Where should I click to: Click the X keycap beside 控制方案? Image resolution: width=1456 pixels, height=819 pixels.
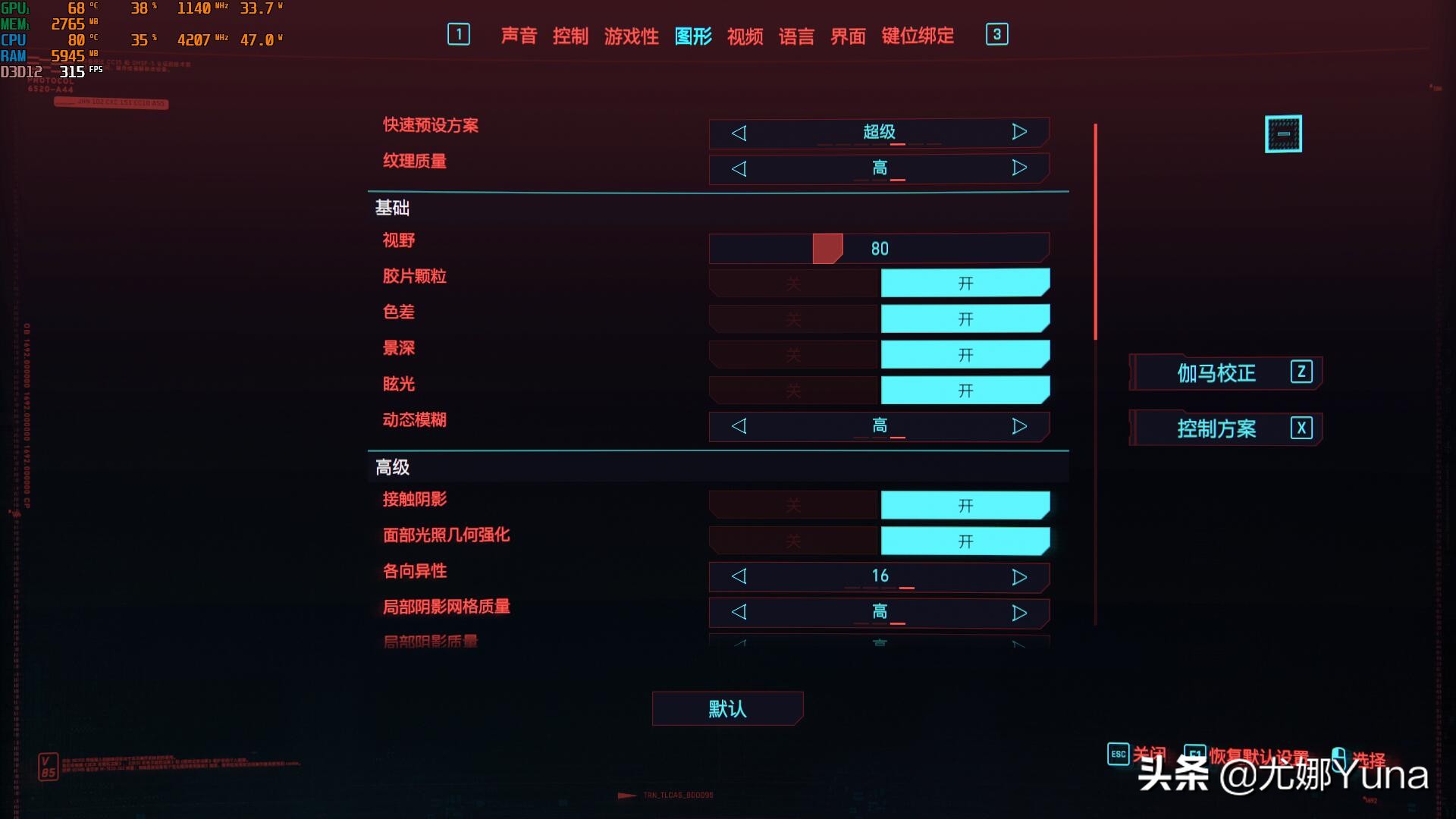tap(1301, 428)
